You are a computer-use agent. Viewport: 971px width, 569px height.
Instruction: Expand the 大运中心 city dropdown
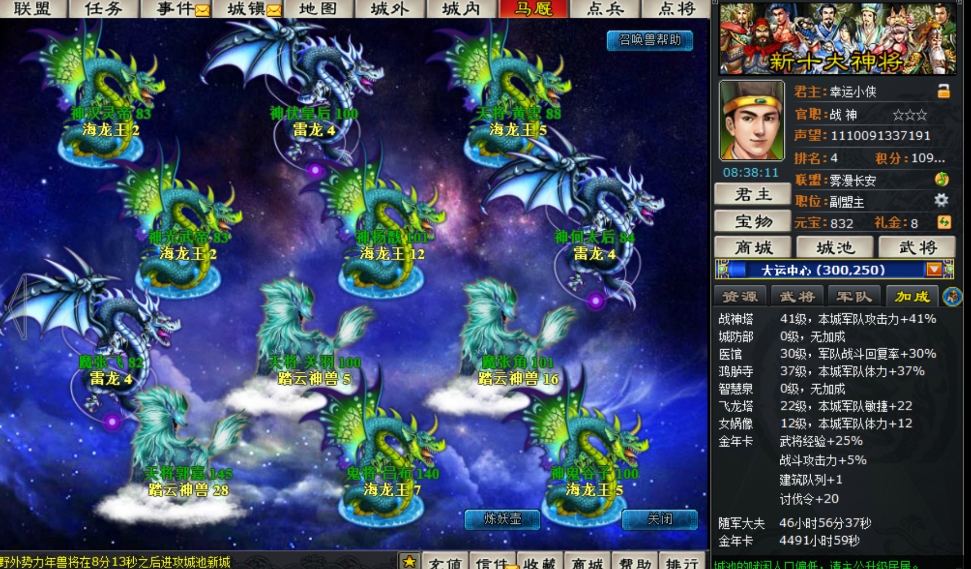pos(934,270)
